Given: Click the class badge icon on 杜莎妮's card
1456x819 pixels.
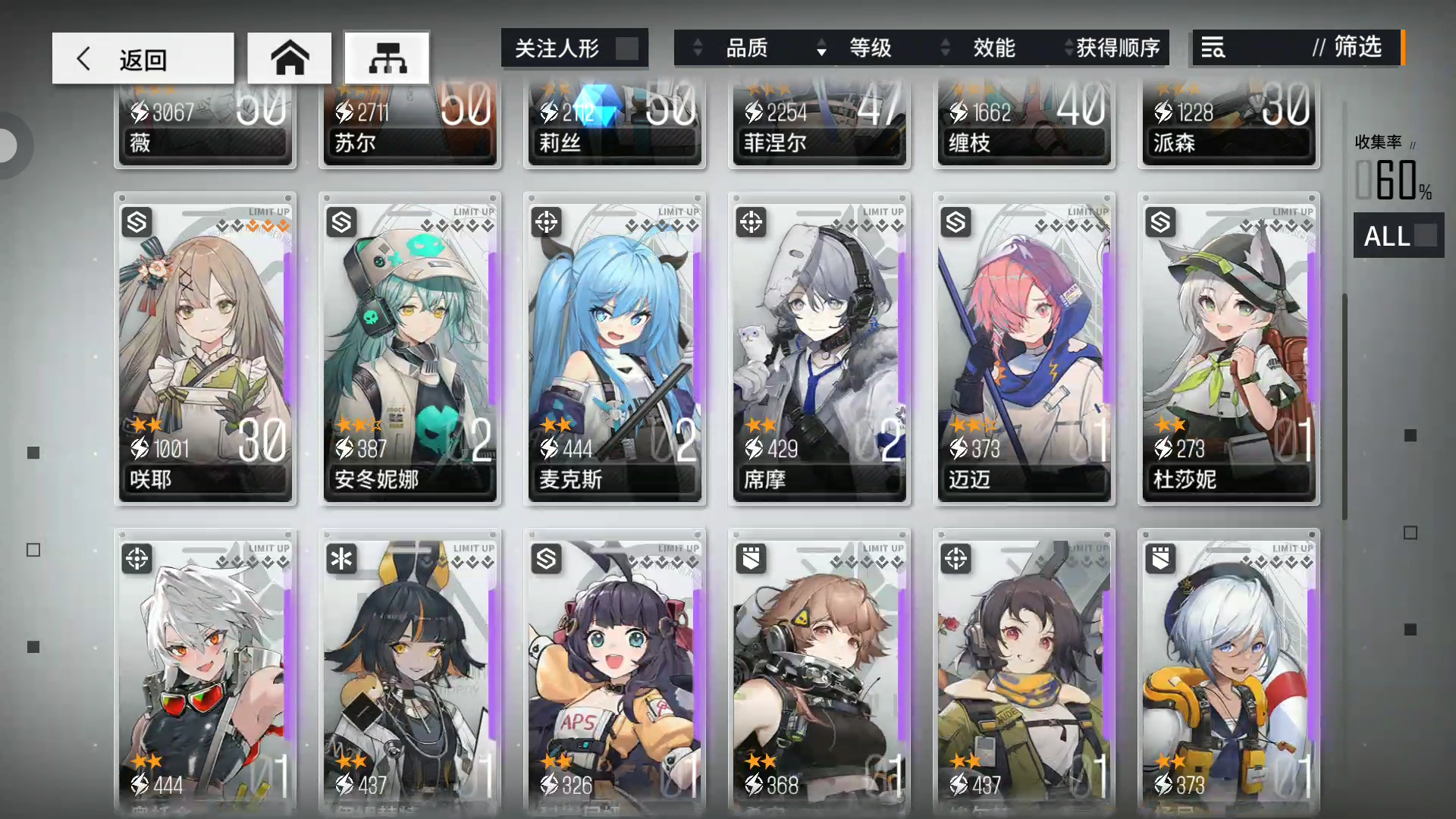Looking at the screenshot, I should tap(1160, 222).
